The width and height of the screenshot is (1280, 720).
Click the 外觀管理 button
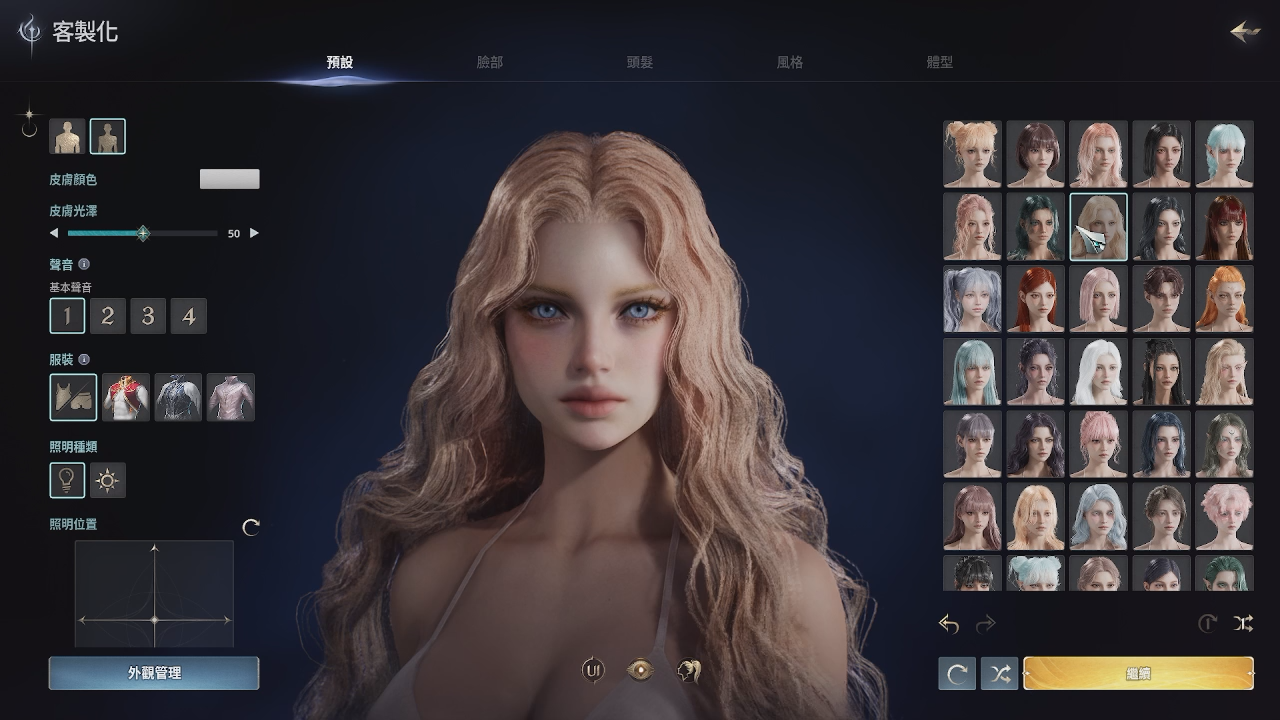point(154,673)
